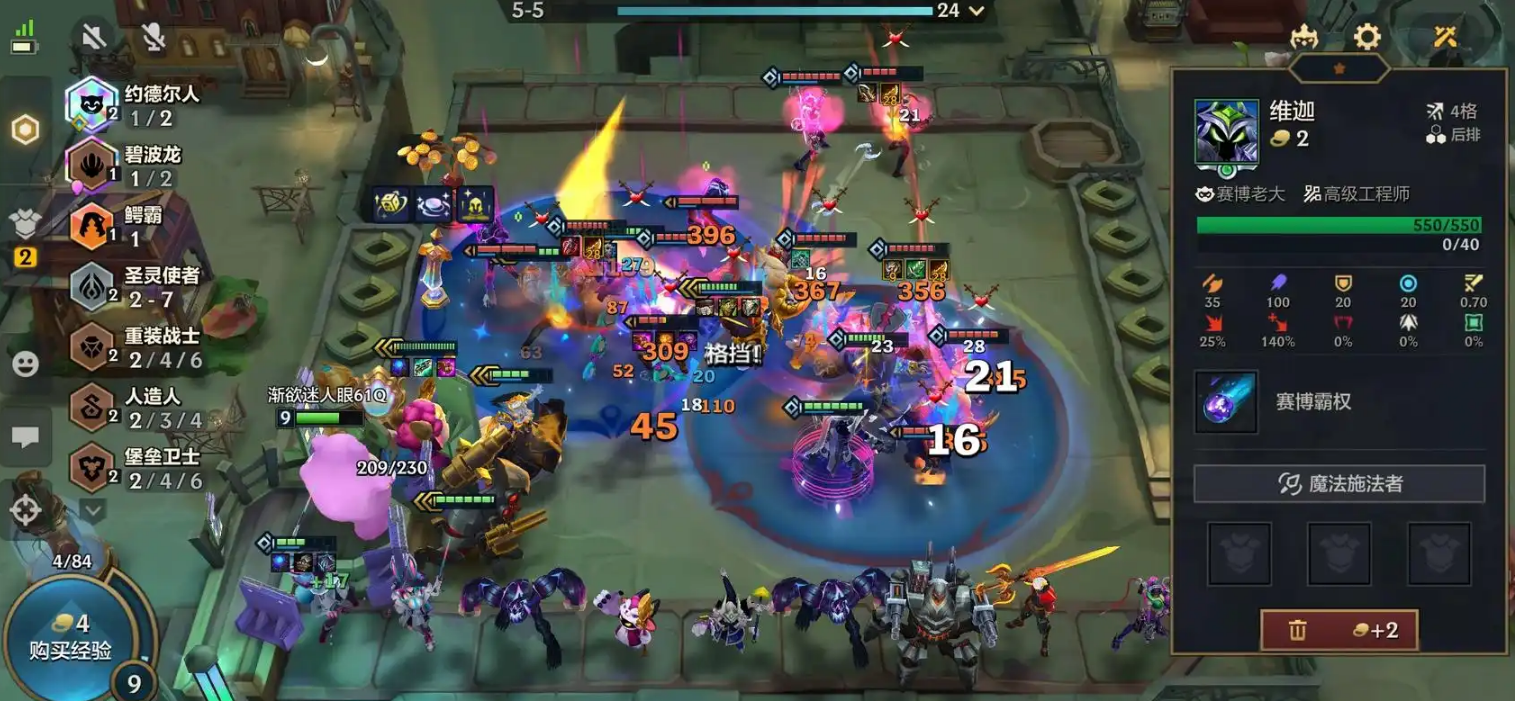Screen dimensions: 1515x701
Task: Show details for the 碧波龙 trait
Action: (x=92, y=165)
